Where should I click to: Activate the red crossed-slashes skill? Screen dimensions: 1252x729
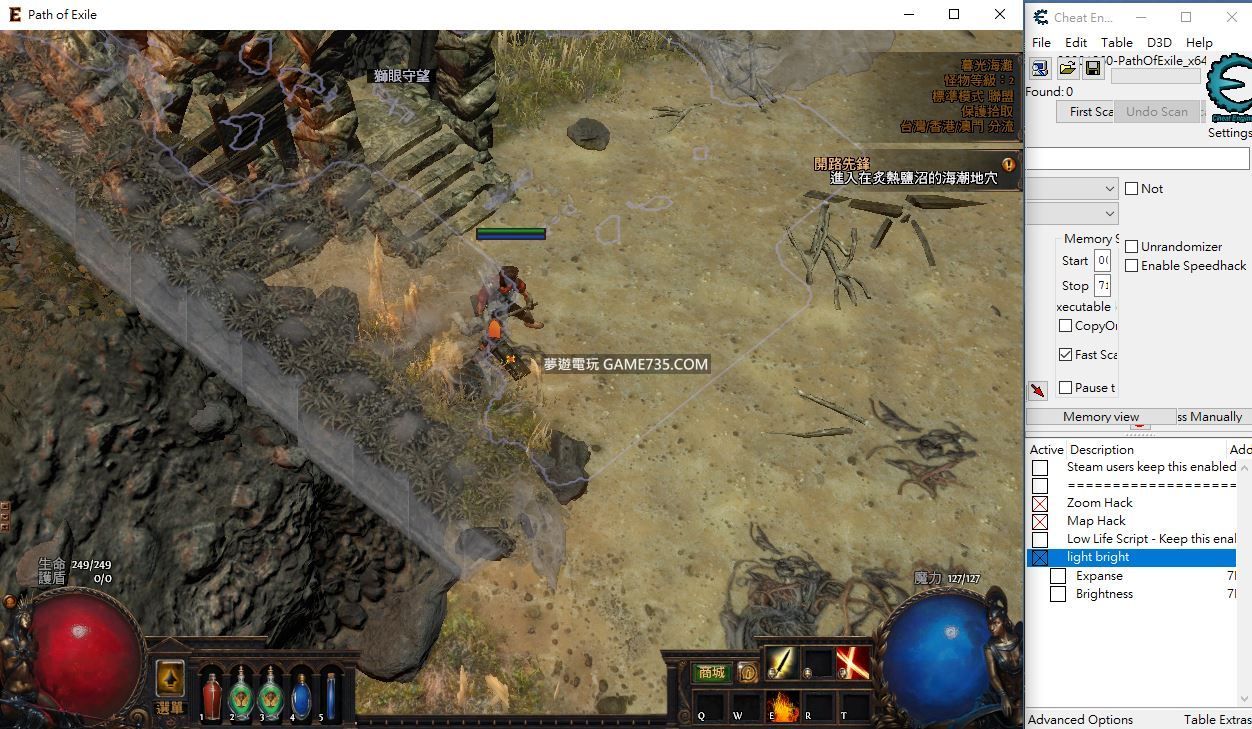pos(852,663)
